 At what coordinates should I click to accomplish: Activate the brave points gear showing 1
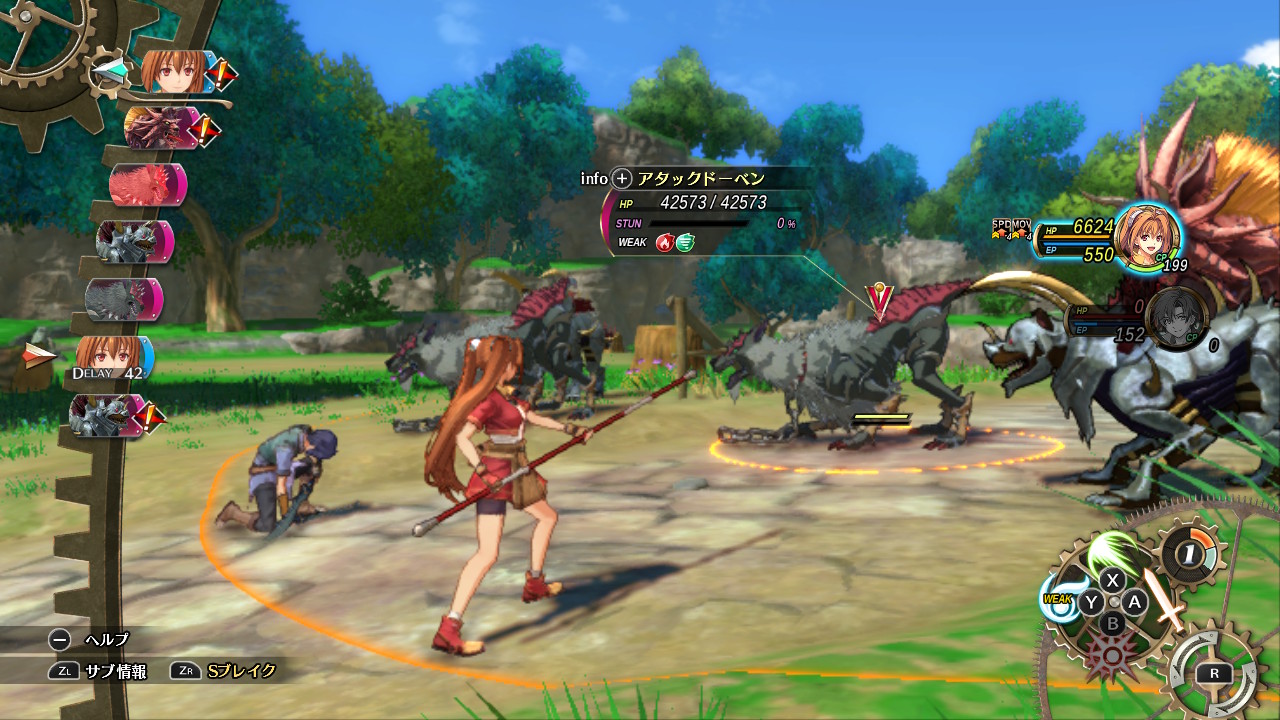[1190, 553]
